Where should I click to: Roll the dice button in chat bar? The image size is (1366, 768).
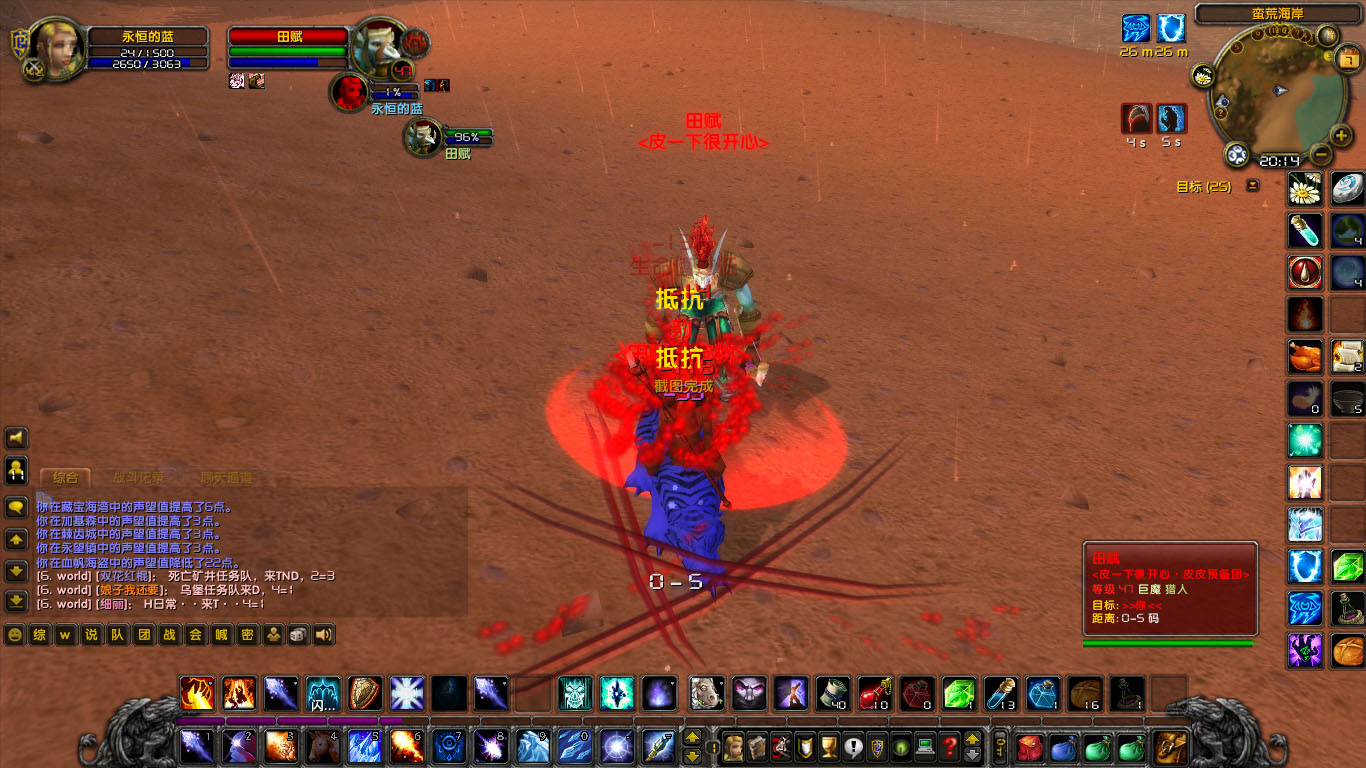click(298, 635)
